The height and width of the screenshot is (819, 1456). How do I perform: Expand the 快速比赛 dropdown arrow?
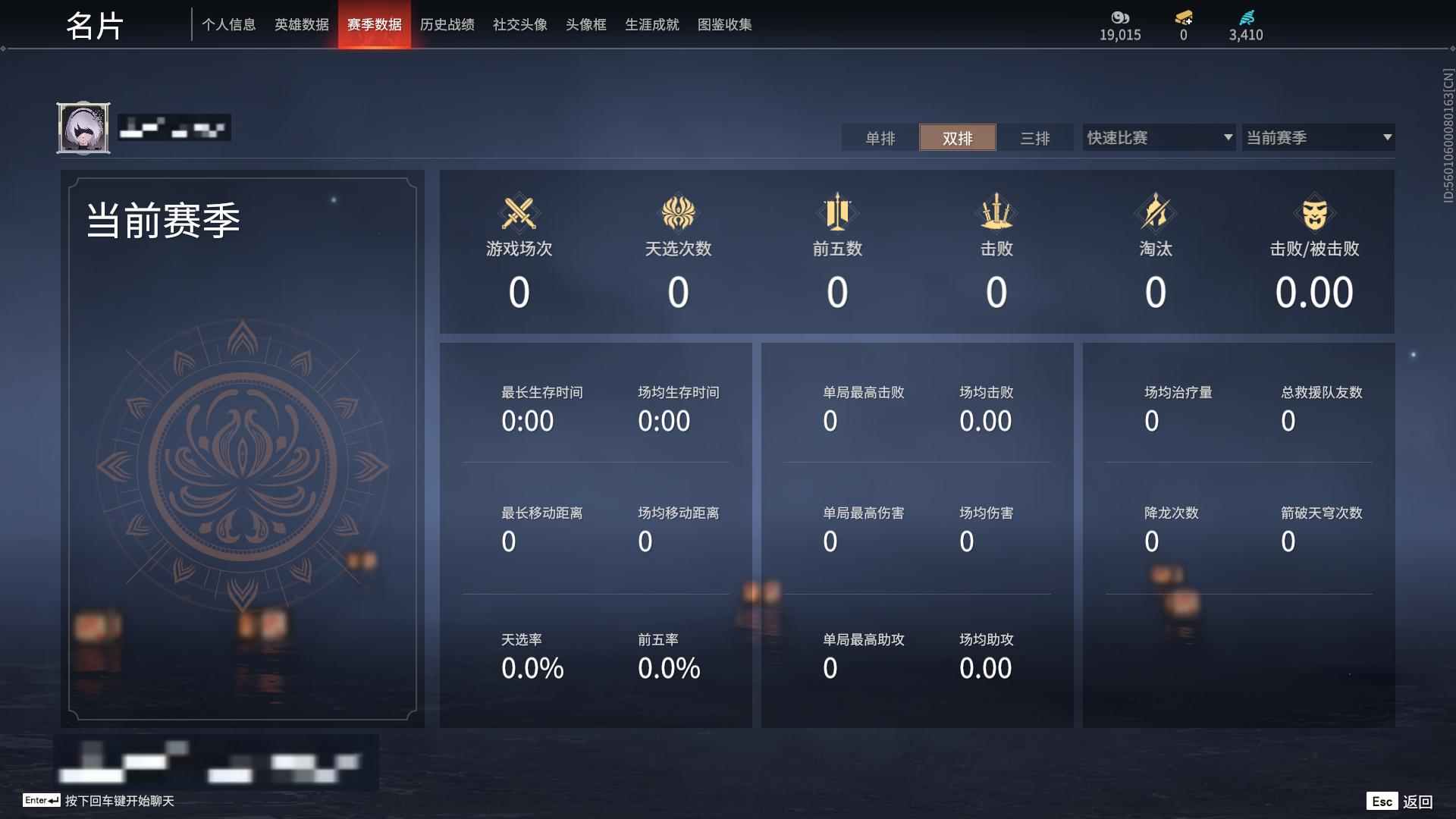point(1227,137)
